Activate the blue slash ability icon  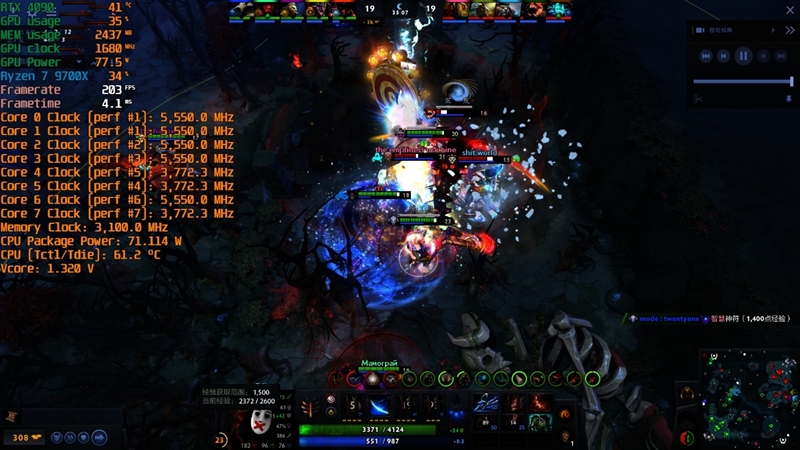382,405
